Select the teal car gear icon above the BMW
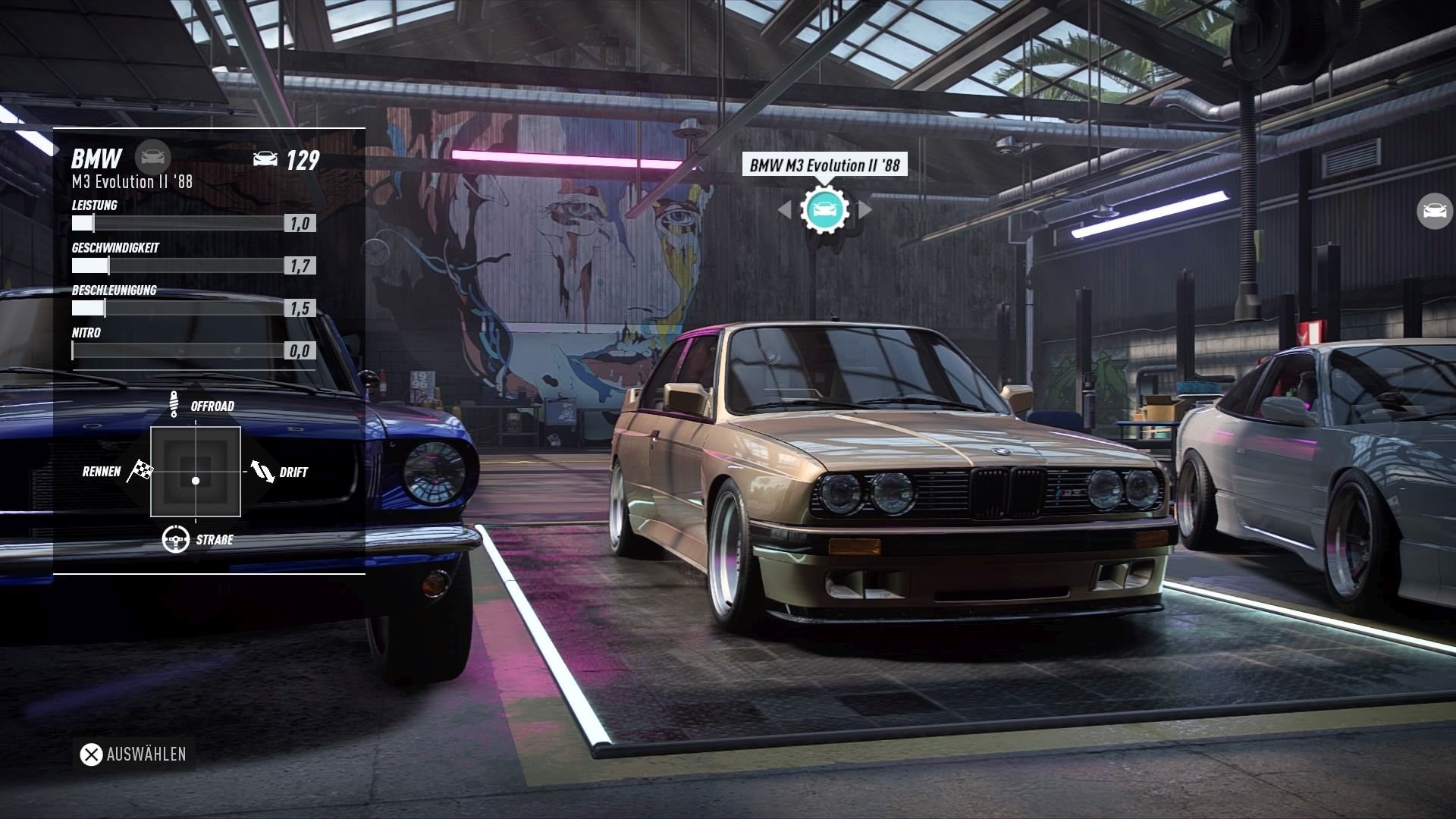The width and height of the screenshot is (1456, 819). coord(825,210)
